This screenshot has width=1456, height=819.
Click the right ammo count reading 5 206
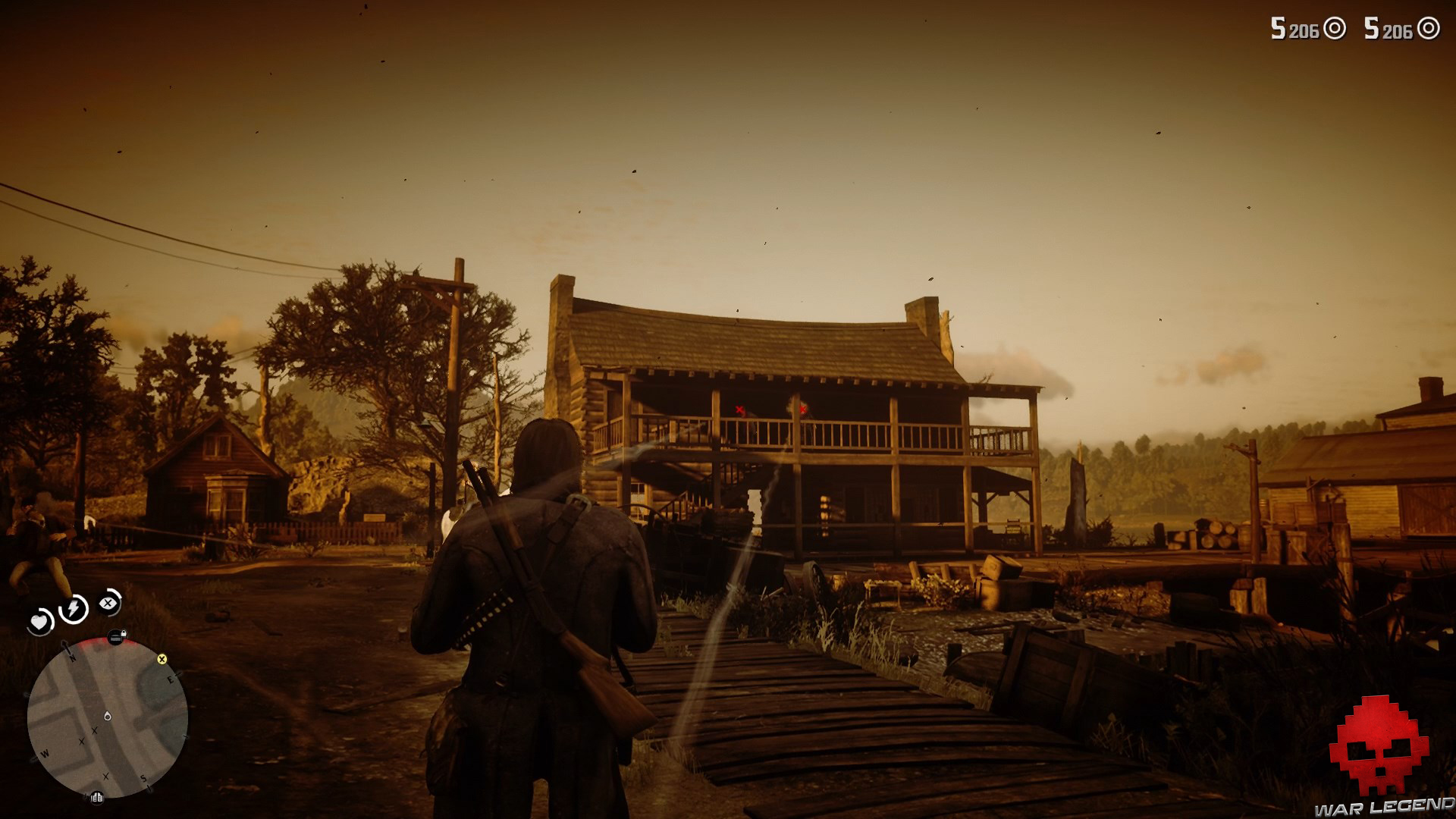[x=1389, y=29]
